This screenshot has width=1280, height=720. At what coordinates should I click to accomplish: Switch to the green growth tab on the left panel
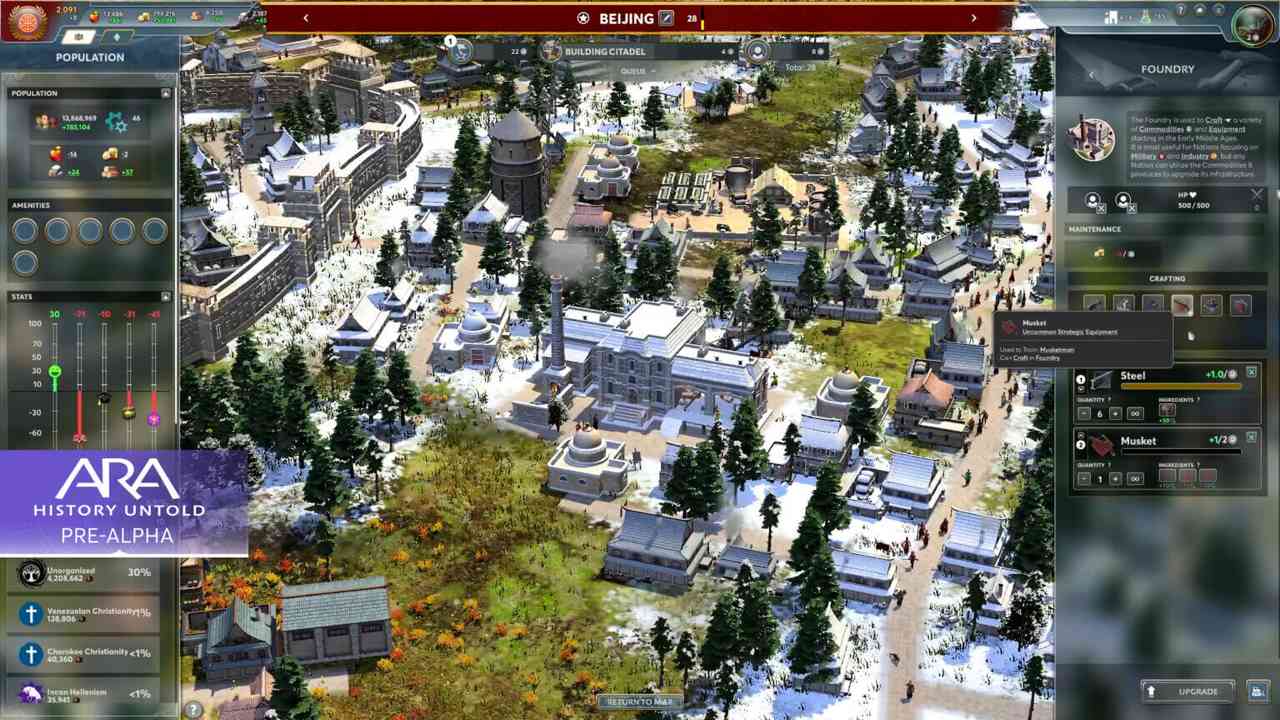tap(117, 37)
